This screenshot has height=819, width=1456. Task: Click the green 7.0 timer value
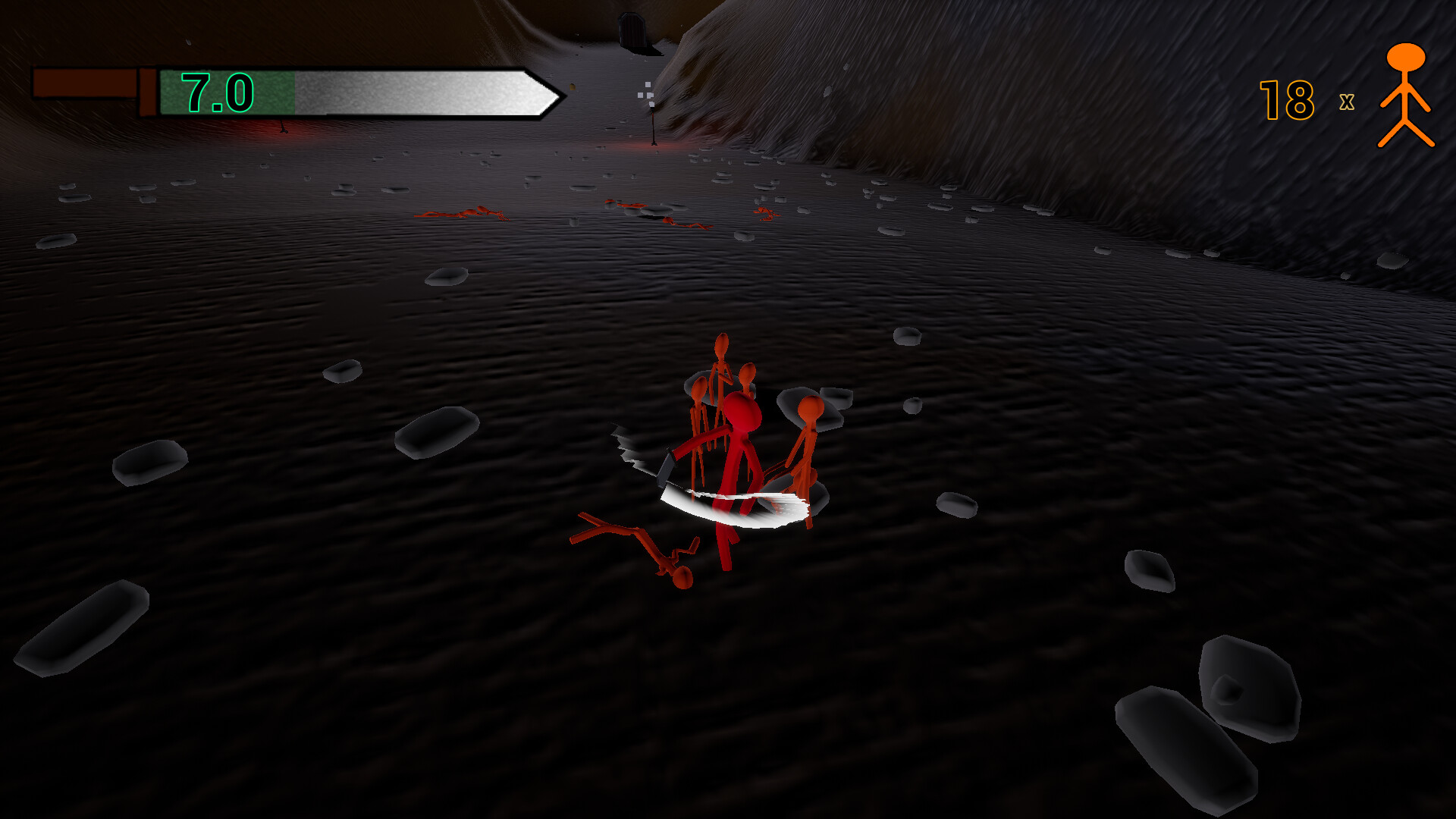[x=216, y=91]
